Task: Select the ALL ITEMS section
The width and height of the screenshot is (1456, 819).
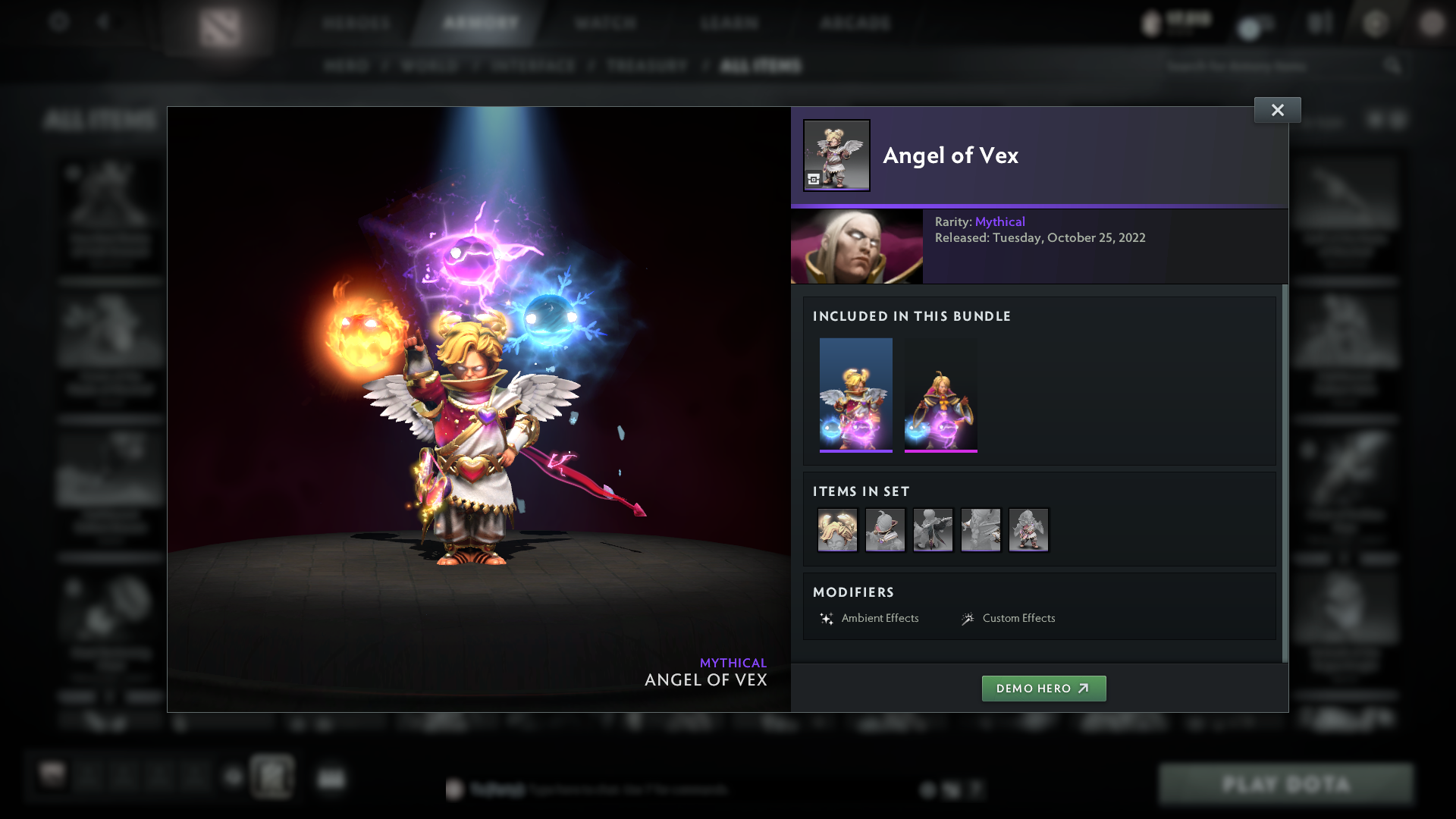Action: pos(761,66)
